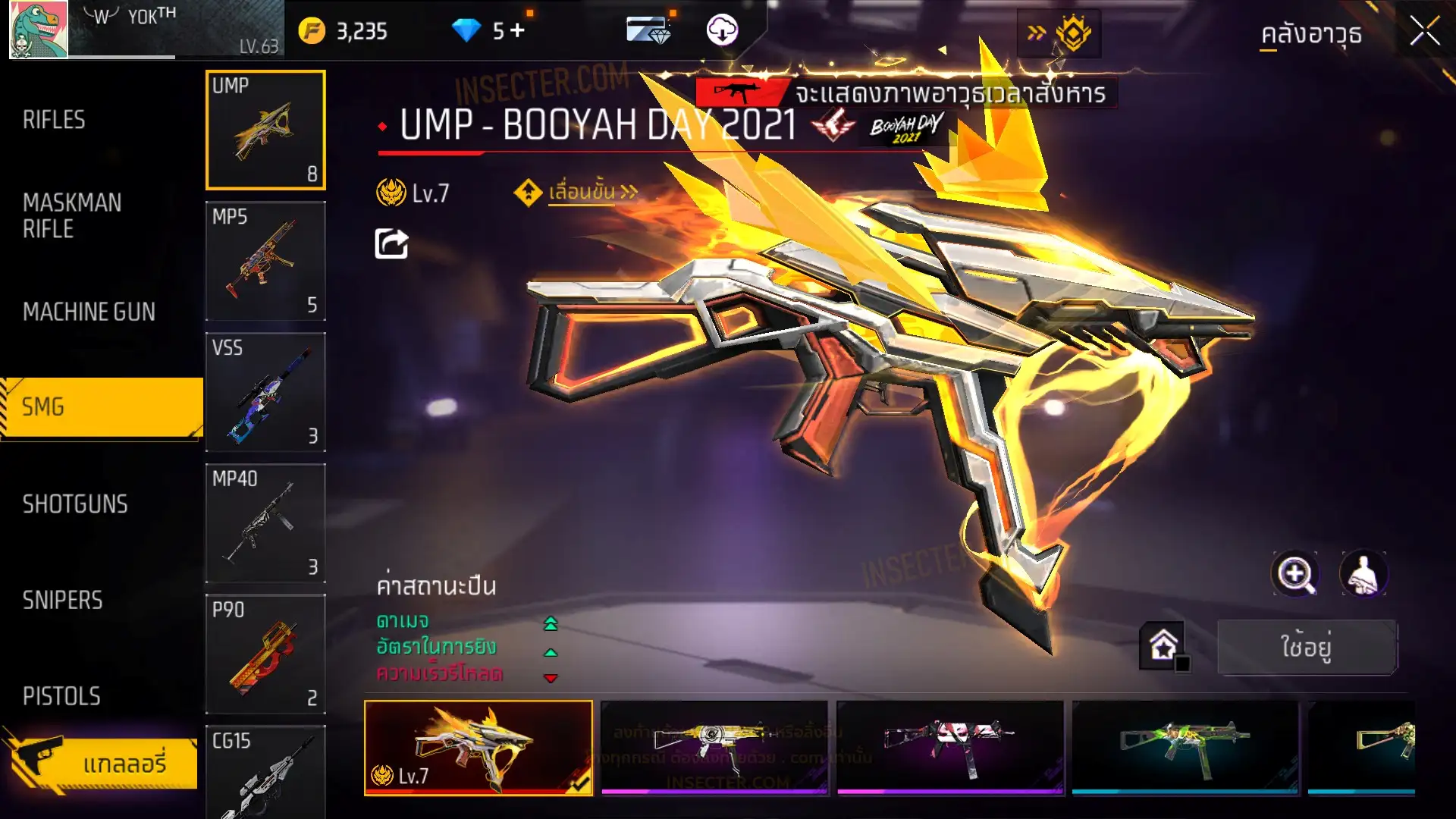Click the yellow upgrade tier link

(581, 193)
